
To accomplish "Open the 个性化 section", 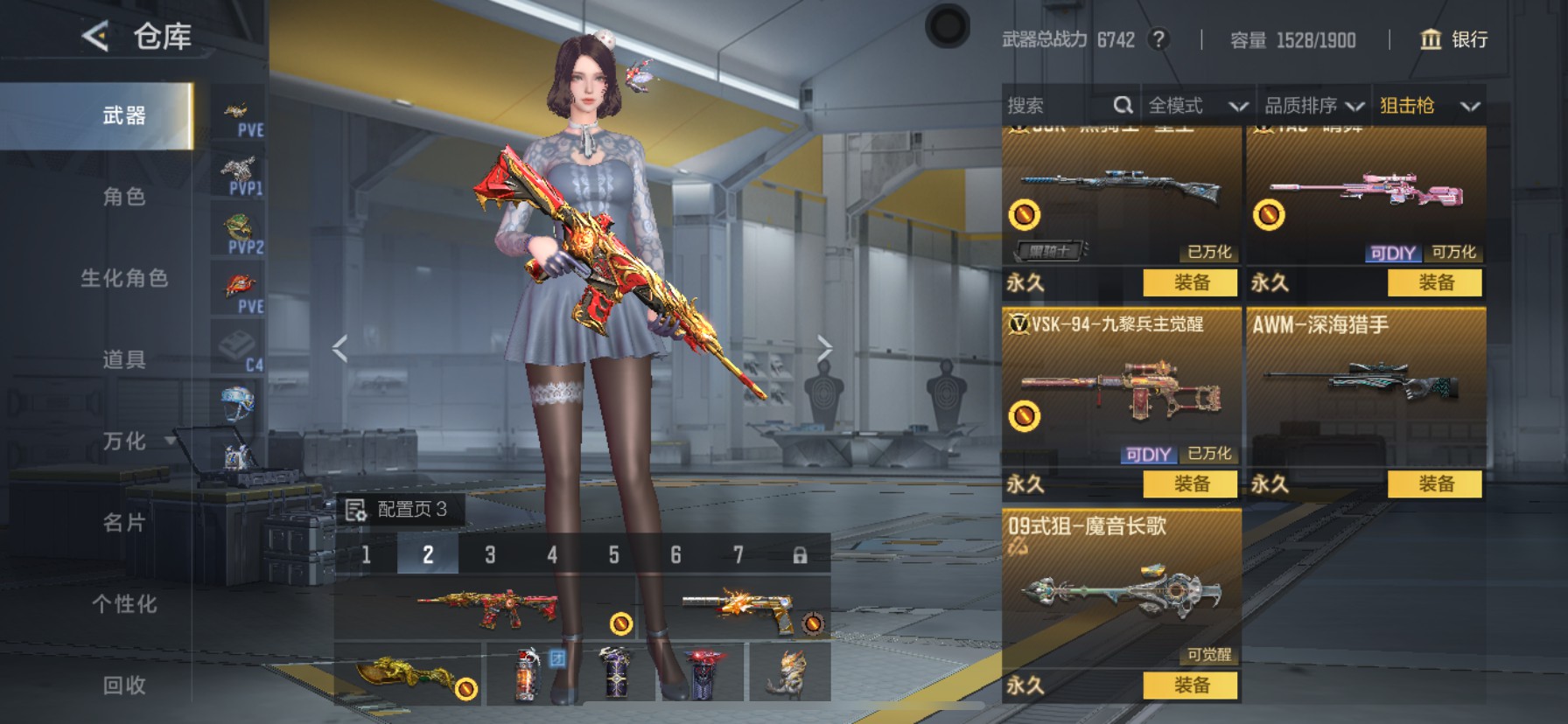I will point(124,603).
